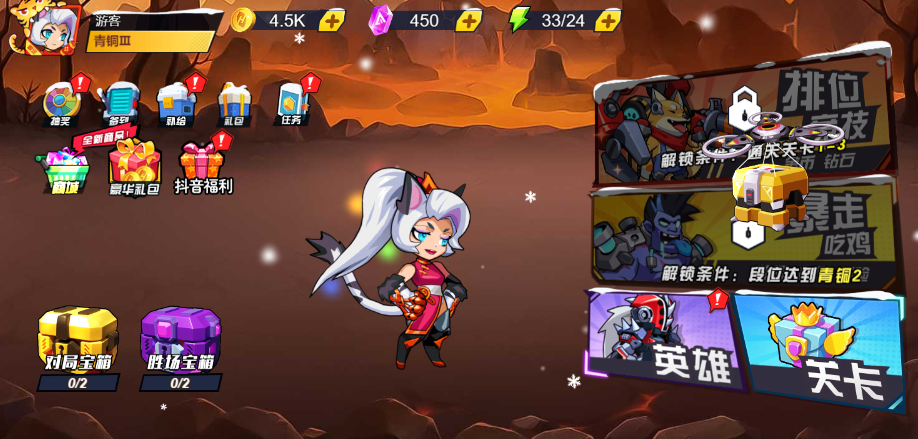Buy purple gems with plus button

click(x=468, y=21)
